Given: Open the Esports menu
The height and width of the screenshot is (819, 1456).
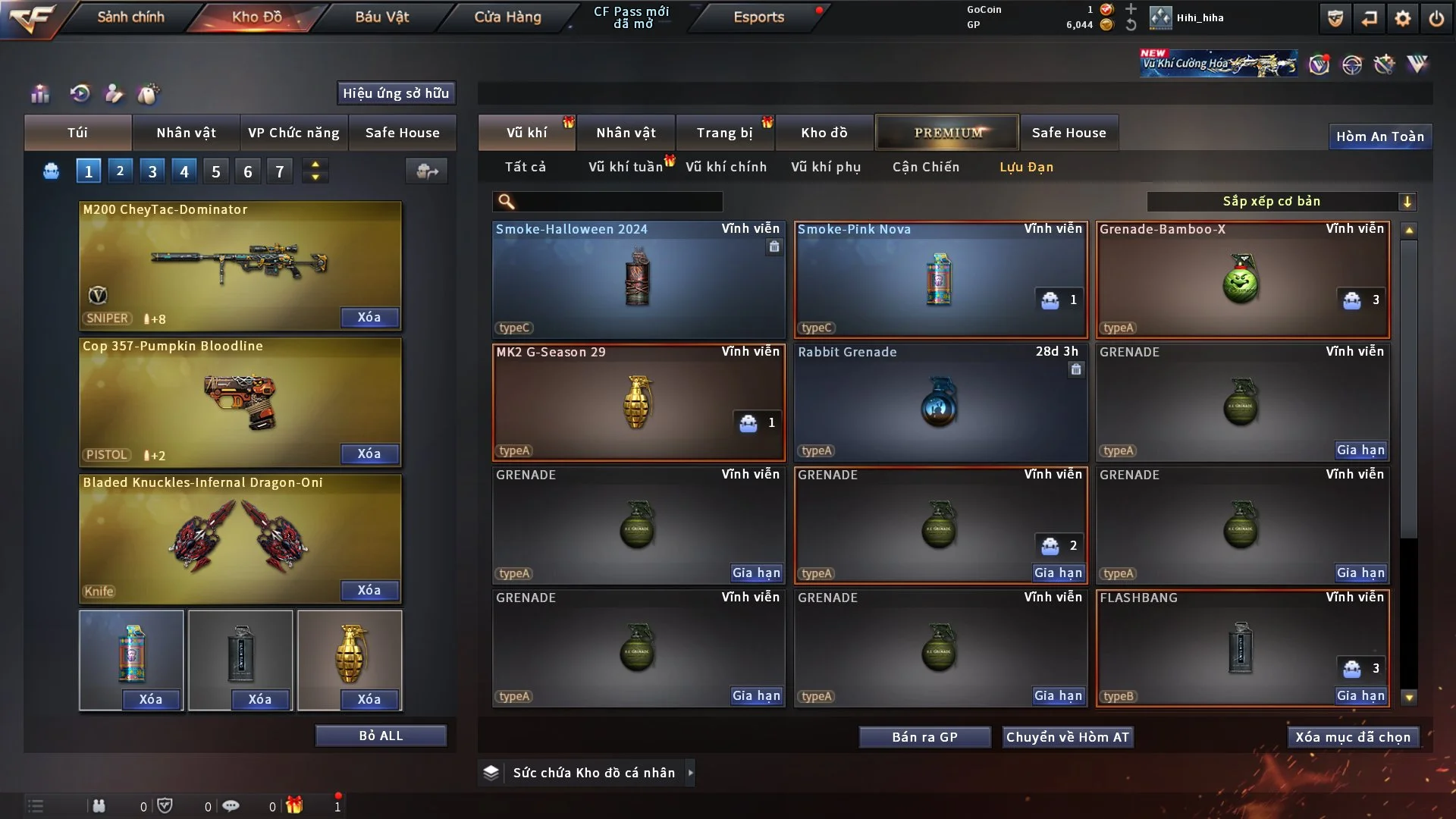Looking at the screenshot, I should click(x=758, y=17).
